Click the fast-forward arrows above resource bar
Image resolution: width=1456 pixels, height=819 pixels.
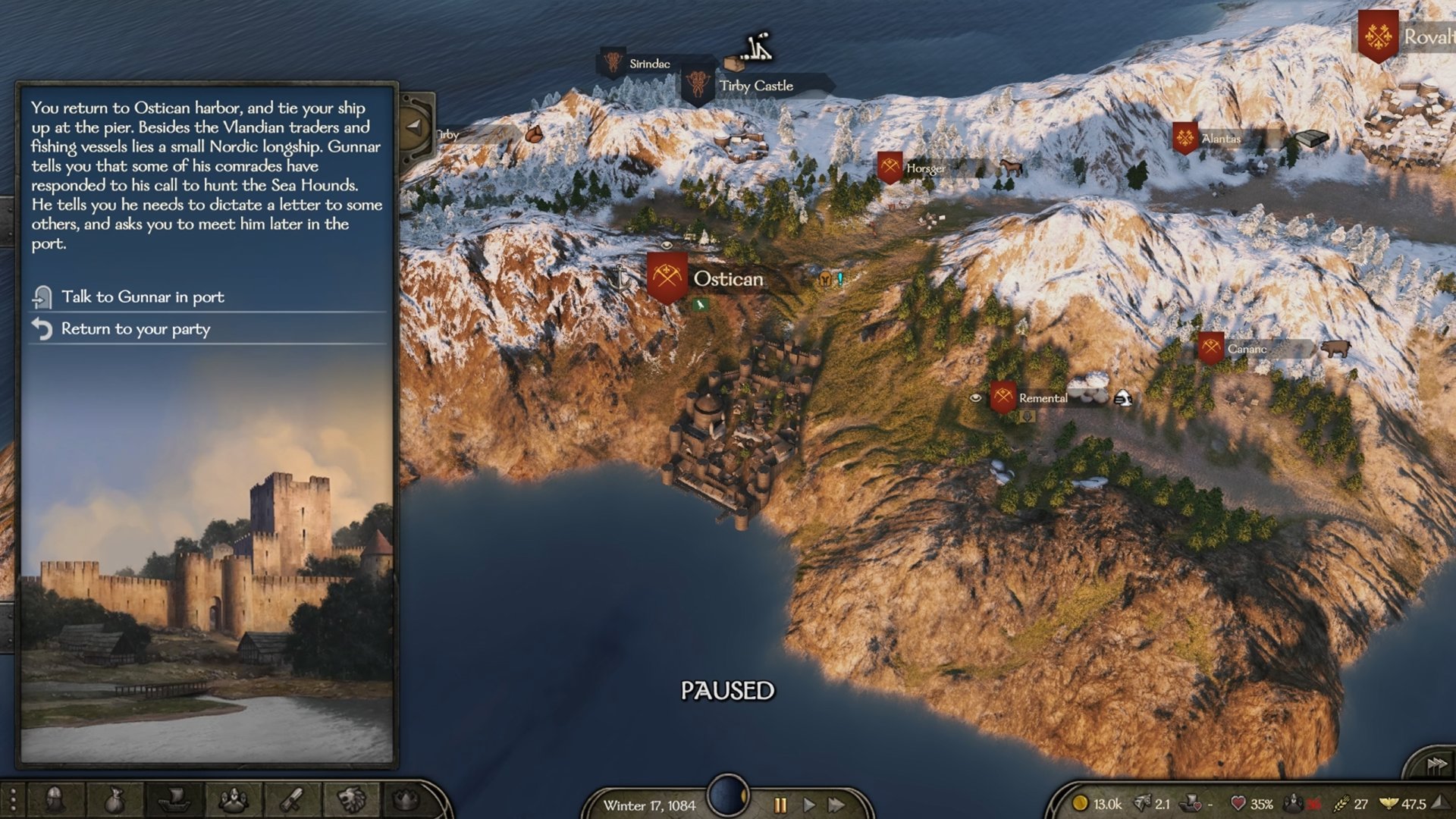point(1436,764)
